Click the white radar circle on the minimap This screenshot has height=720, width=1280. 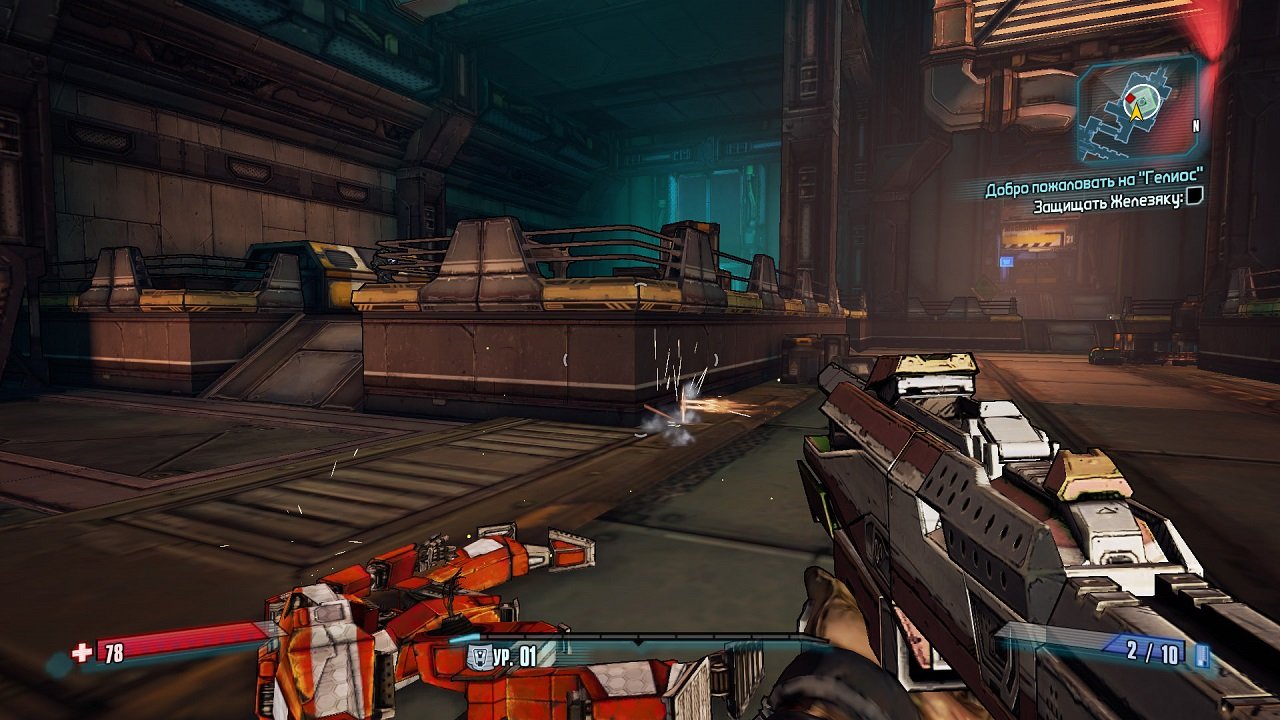click(x=1141, y=100)
